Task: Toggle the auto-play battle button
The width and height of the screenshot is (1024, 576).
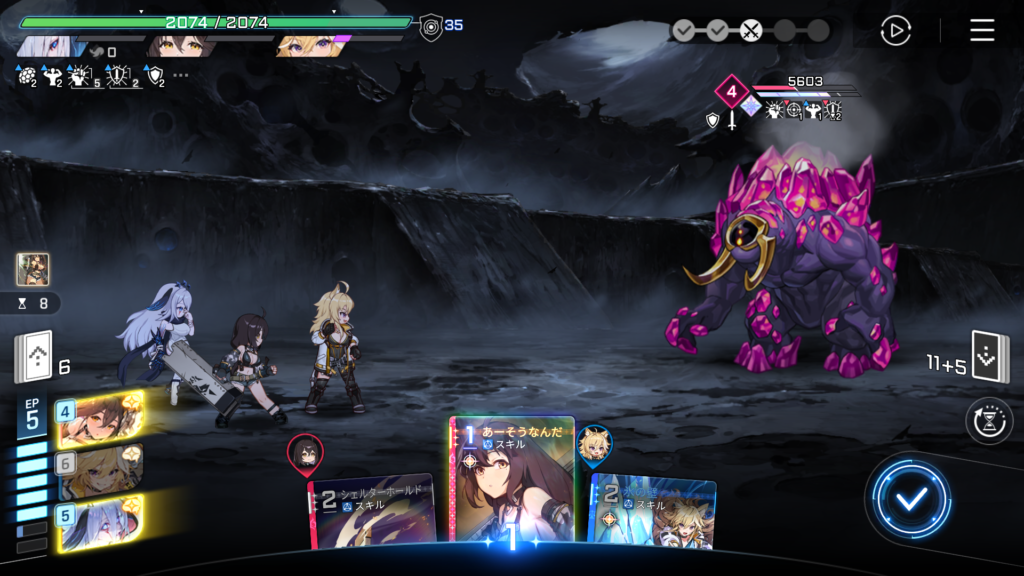Action: pos(895,30)
